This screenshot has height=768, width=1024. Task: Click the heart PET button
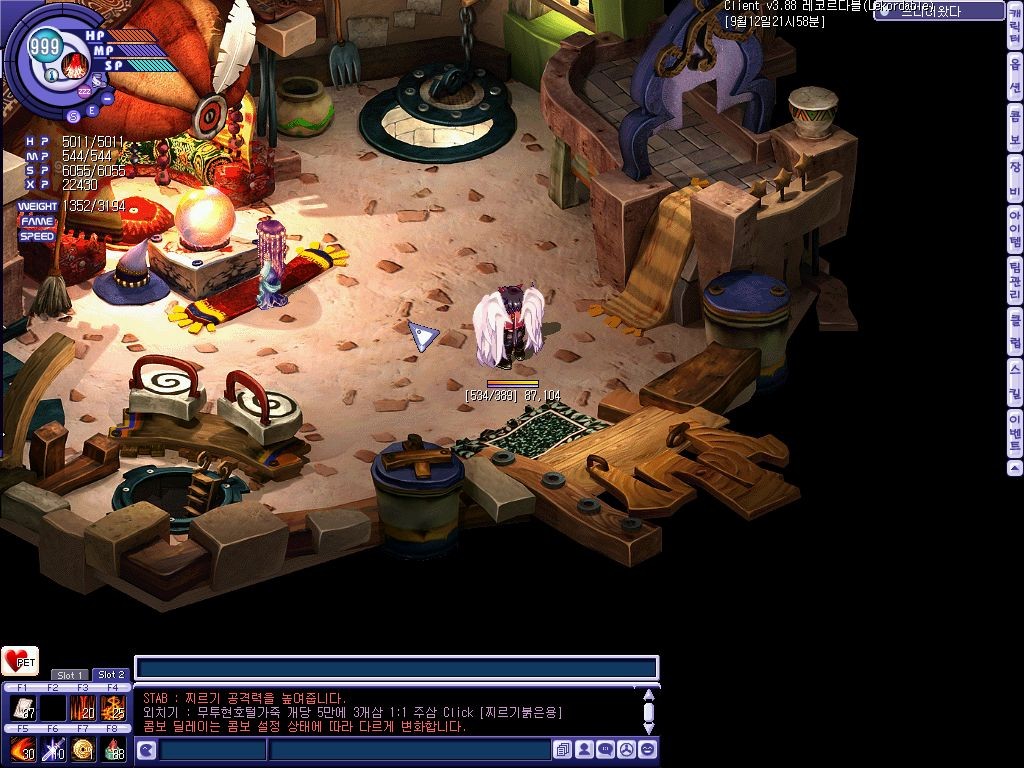point(19,661)
